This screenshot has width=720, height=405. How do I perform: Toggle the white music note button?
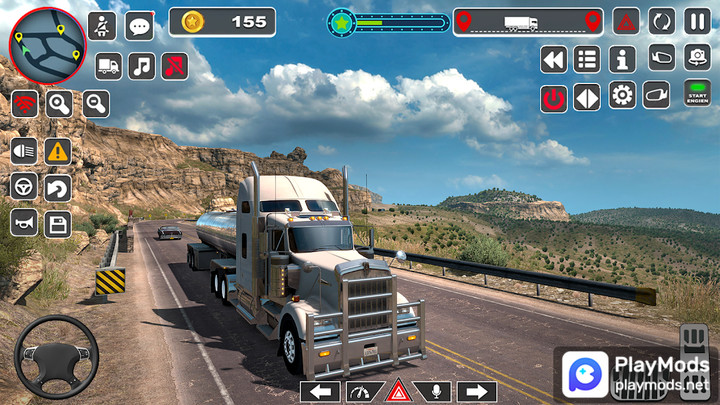tap(142, 66)
